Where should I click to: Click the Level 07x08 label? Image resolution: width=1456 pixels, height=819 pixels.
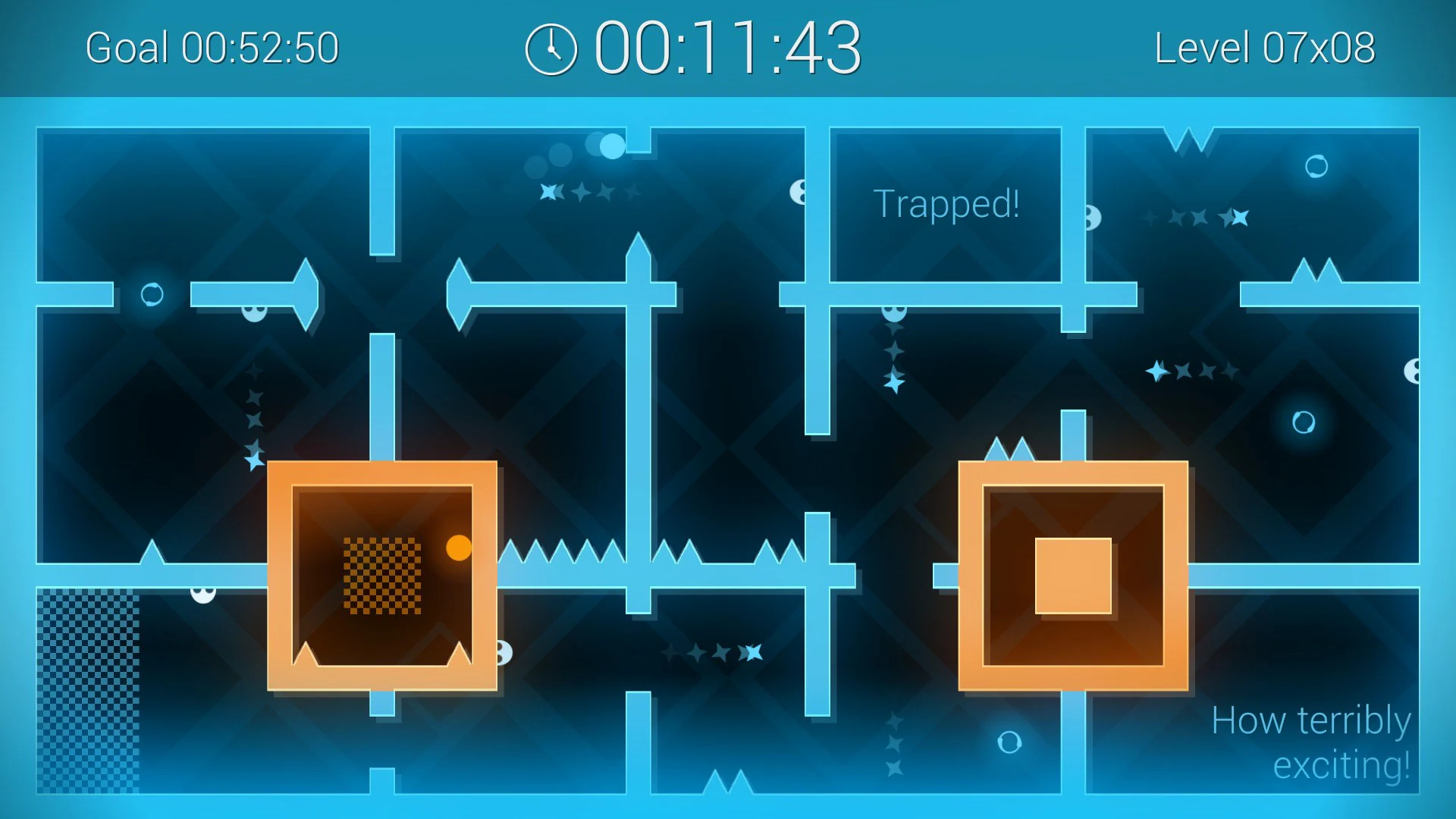click(1265, 47)
